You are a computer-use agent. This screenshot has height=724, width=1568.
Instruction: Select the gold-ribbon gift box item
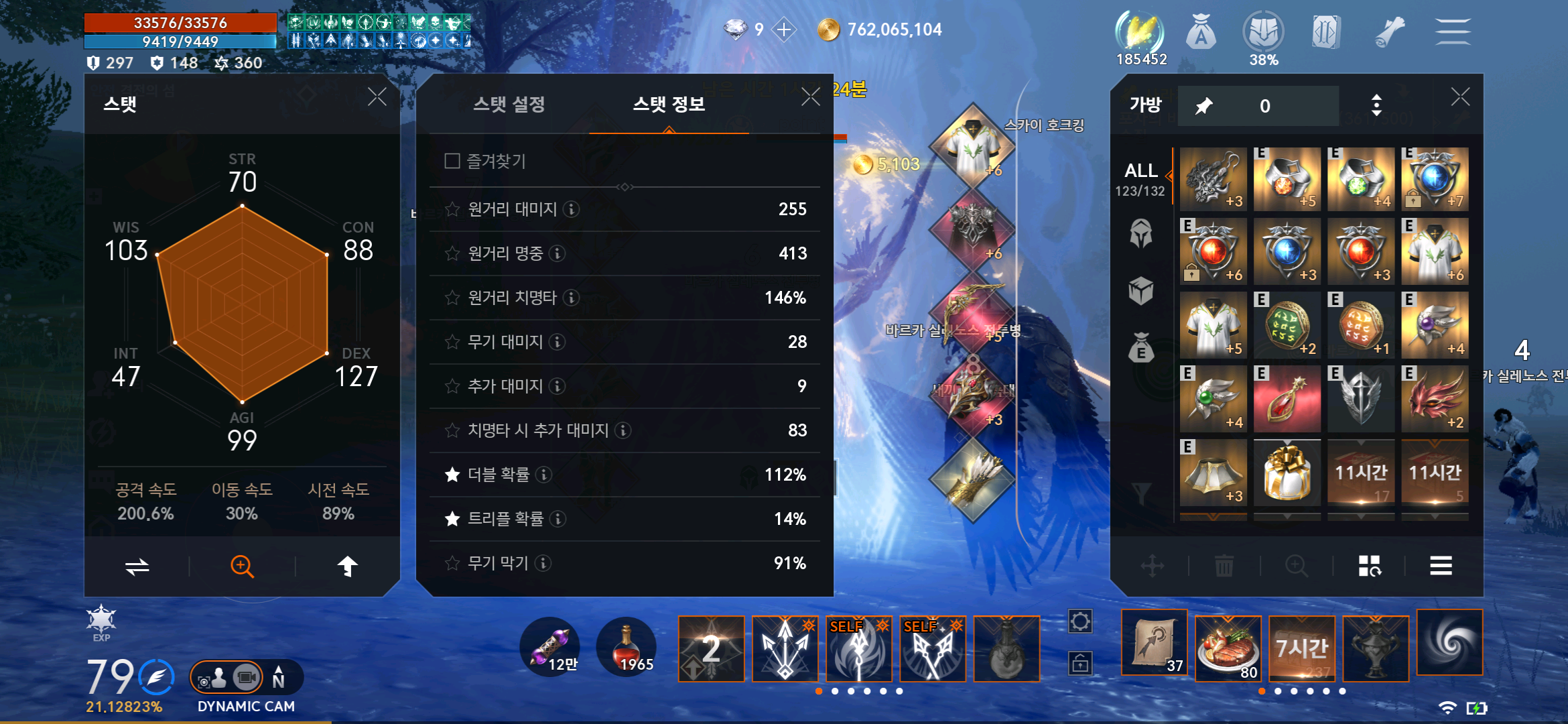(x=1287, y=474)
